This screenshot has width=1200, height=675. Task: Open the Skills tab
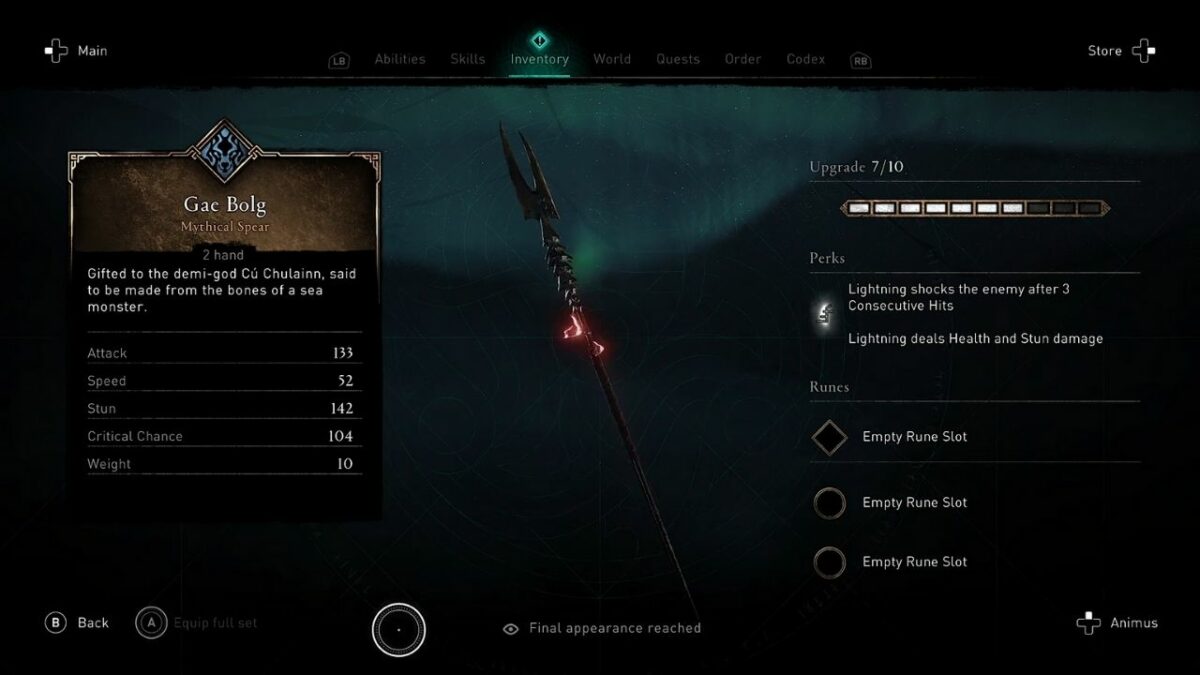tap(468, 59)
